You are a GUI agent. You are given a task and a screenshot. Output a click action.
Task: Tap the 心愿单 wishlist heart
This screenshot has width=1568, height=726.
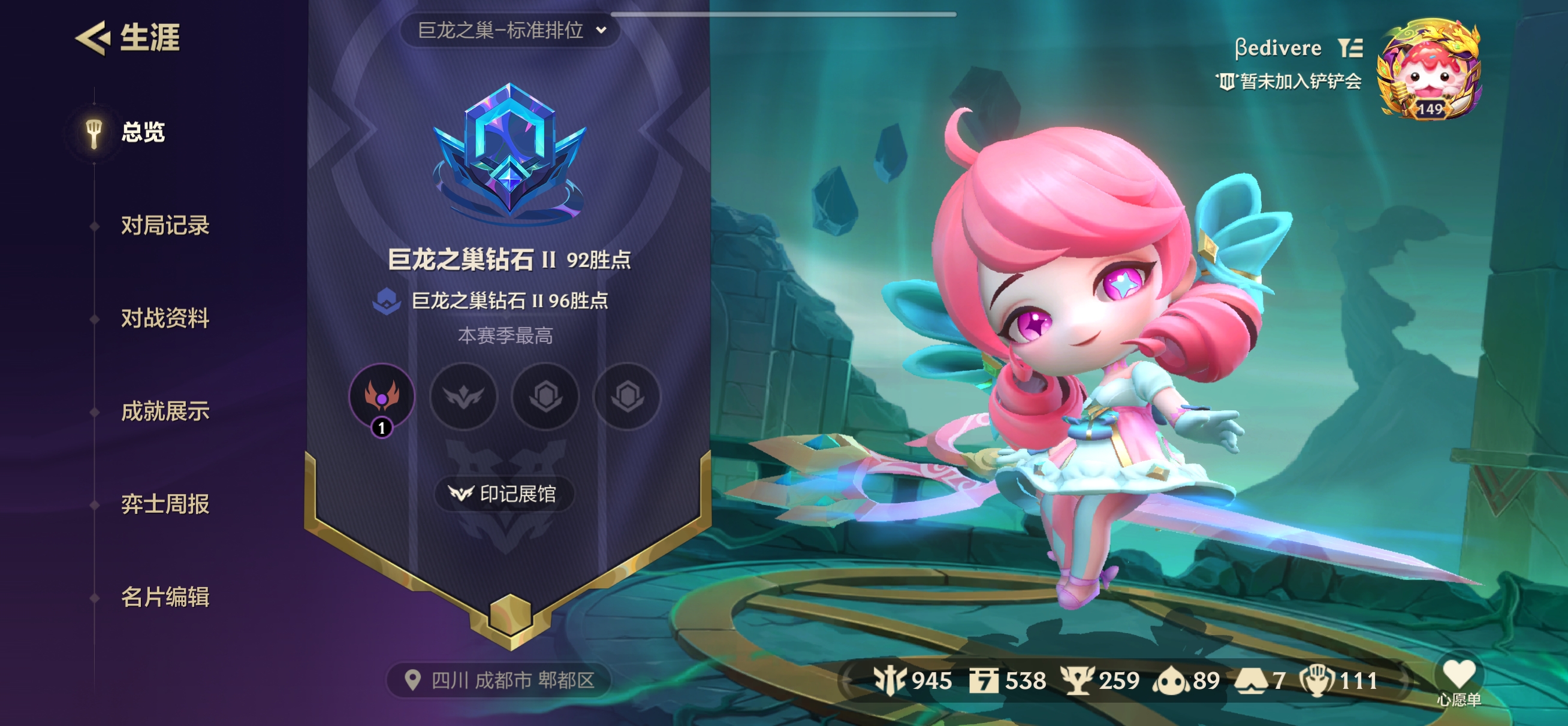point(1458,680)
